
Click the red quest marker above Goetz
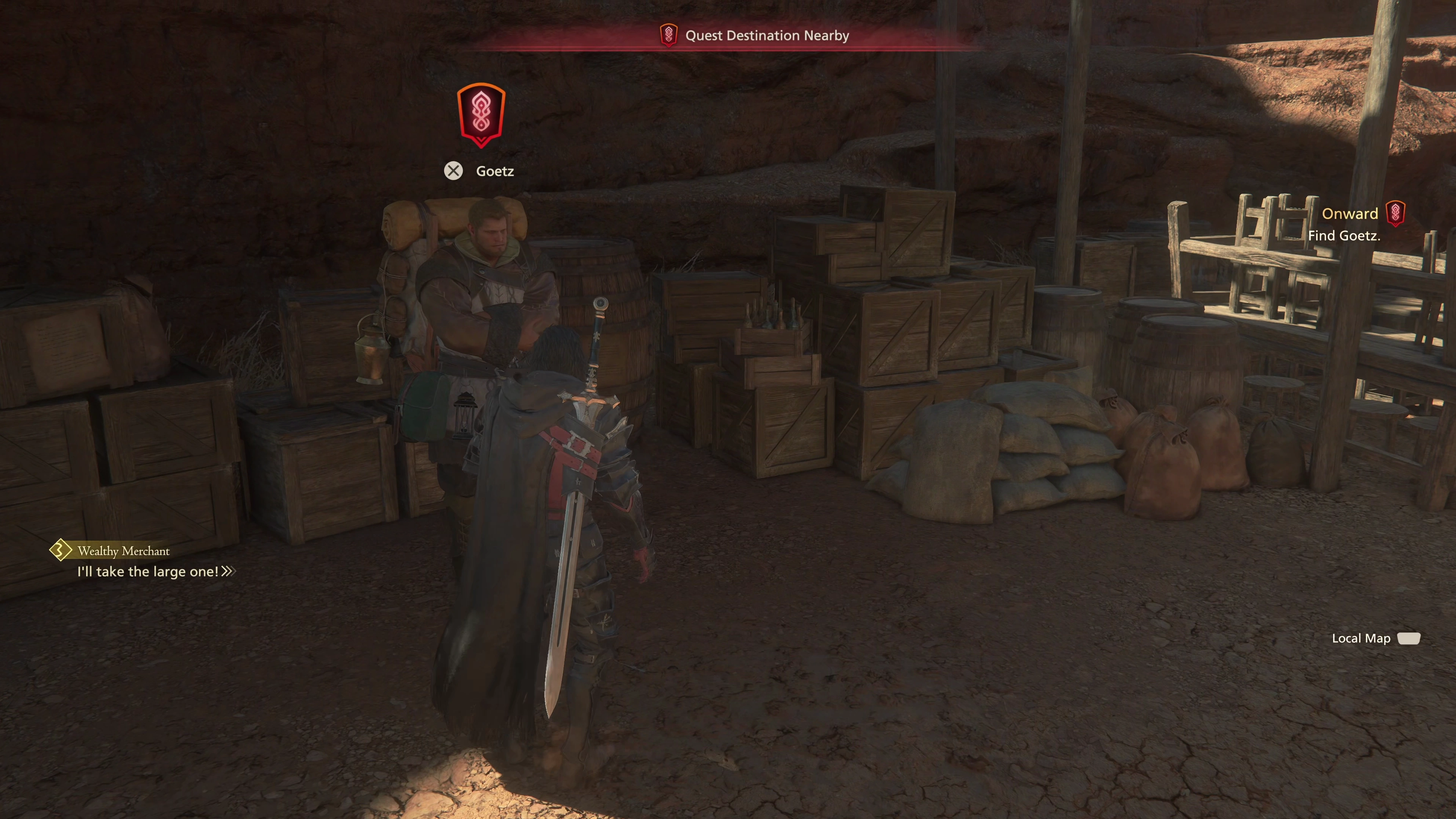(x=480, y=115)
